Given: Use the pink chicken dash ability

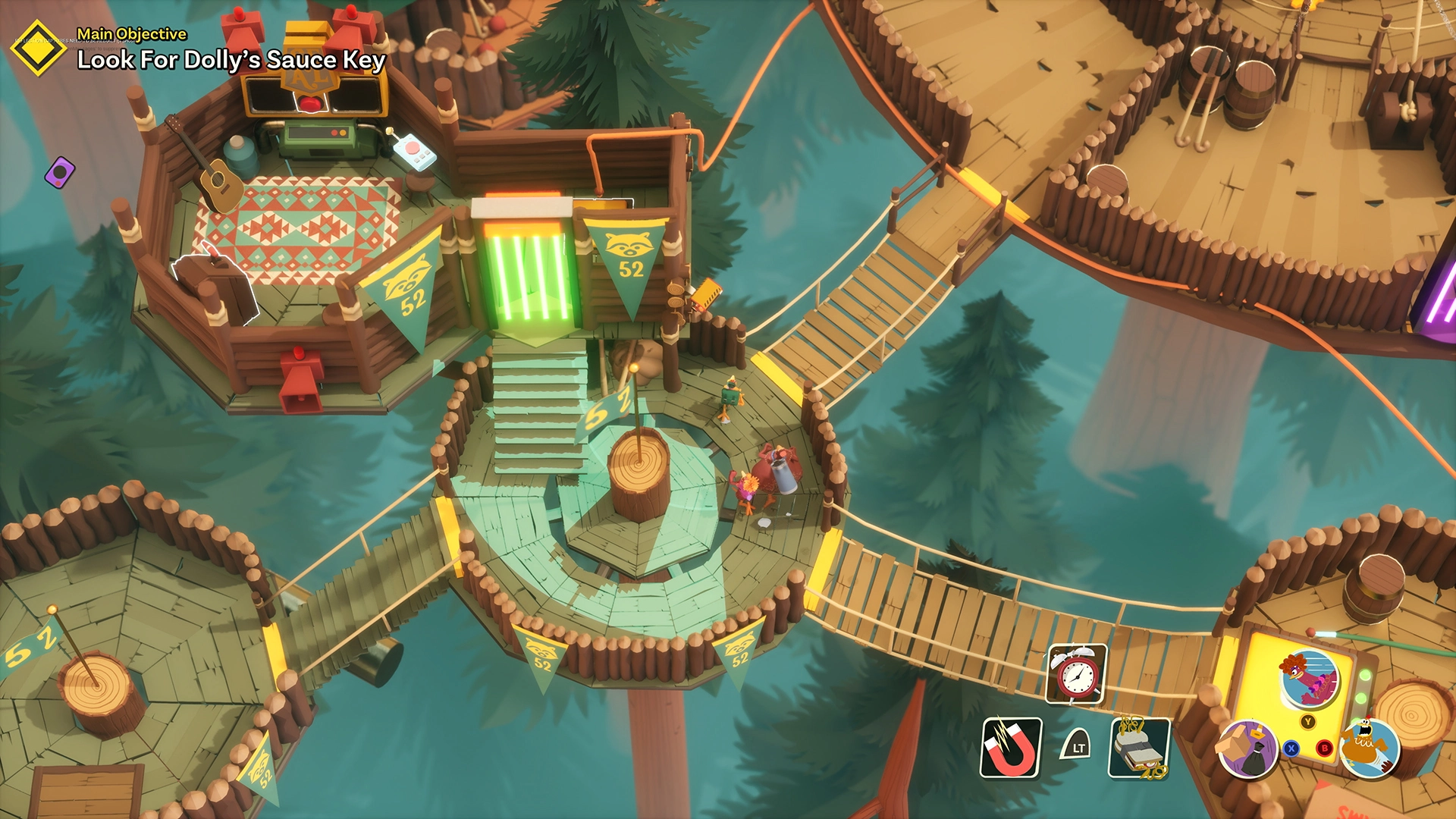Looking at the screenshot, I should 1309,679.
